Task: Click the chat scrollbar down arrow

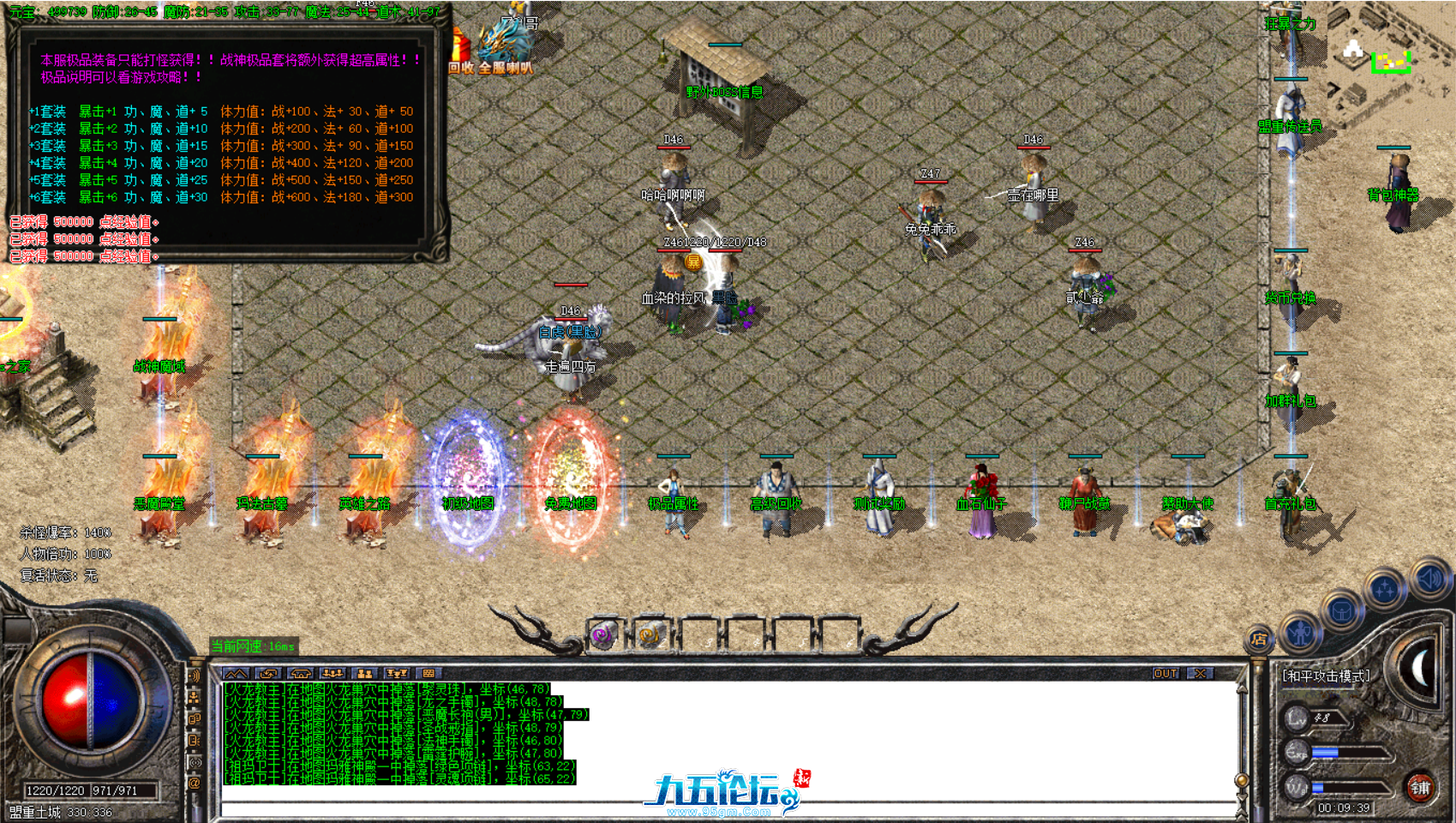Action: (x=1242, y=798)
